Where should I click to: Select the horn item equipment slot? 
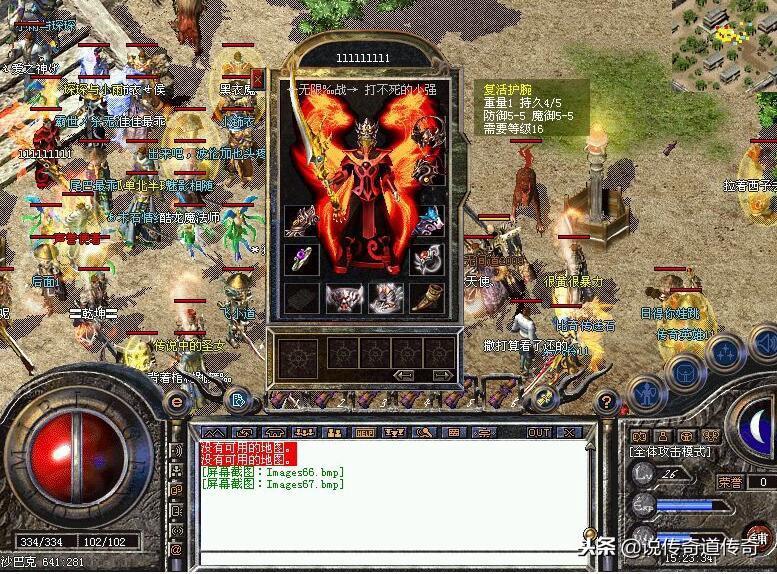pyautogui.click(x=426, y=296)
